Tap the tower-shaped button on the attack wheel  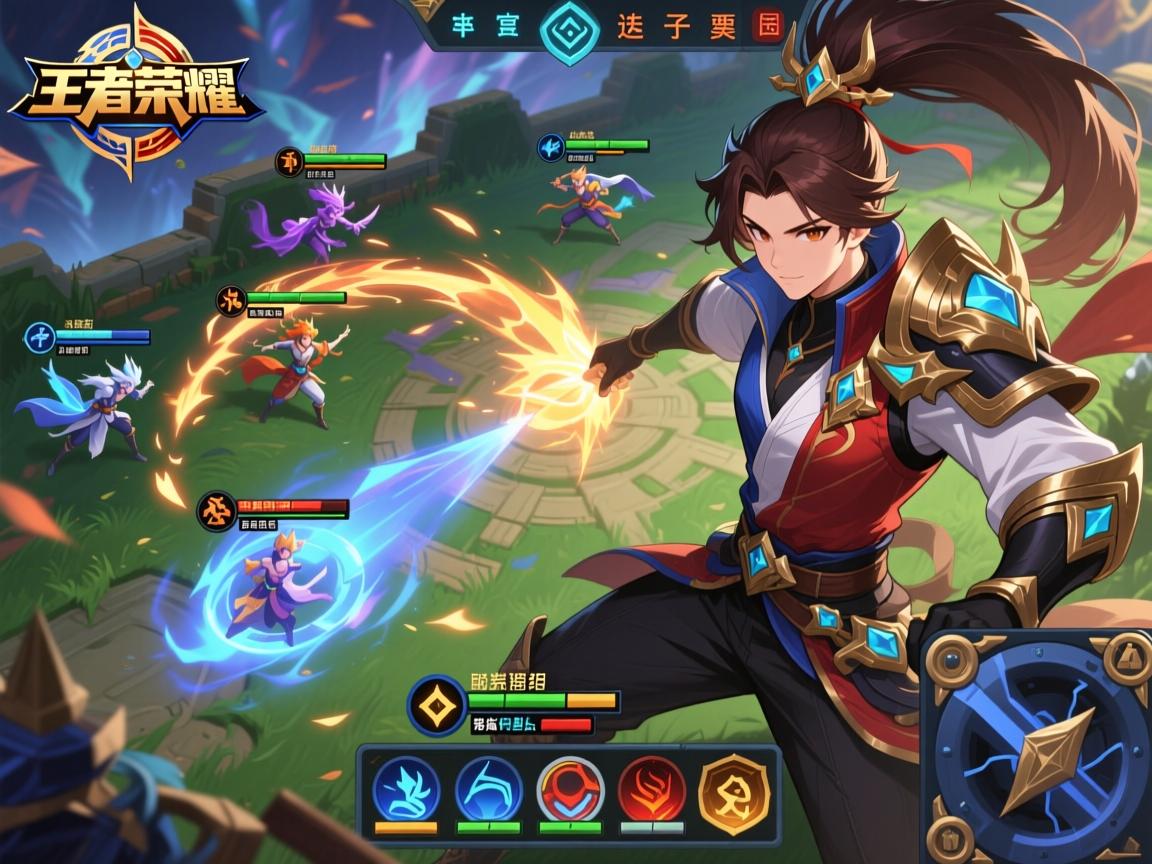click(1127, 658)
